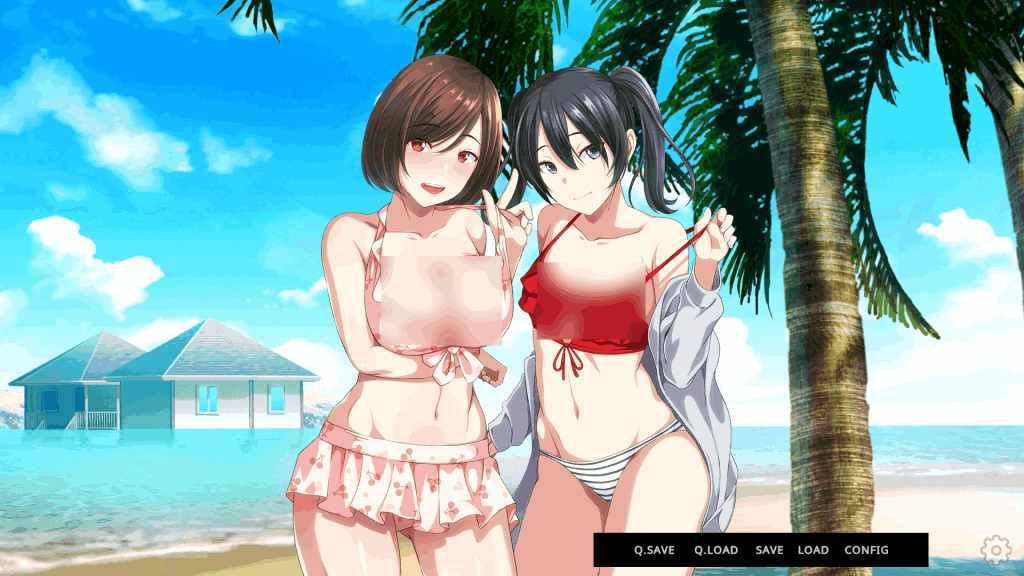Click the gear icon in the corner
This screenshot has width=1024, height=576.
tap(995, 548)
